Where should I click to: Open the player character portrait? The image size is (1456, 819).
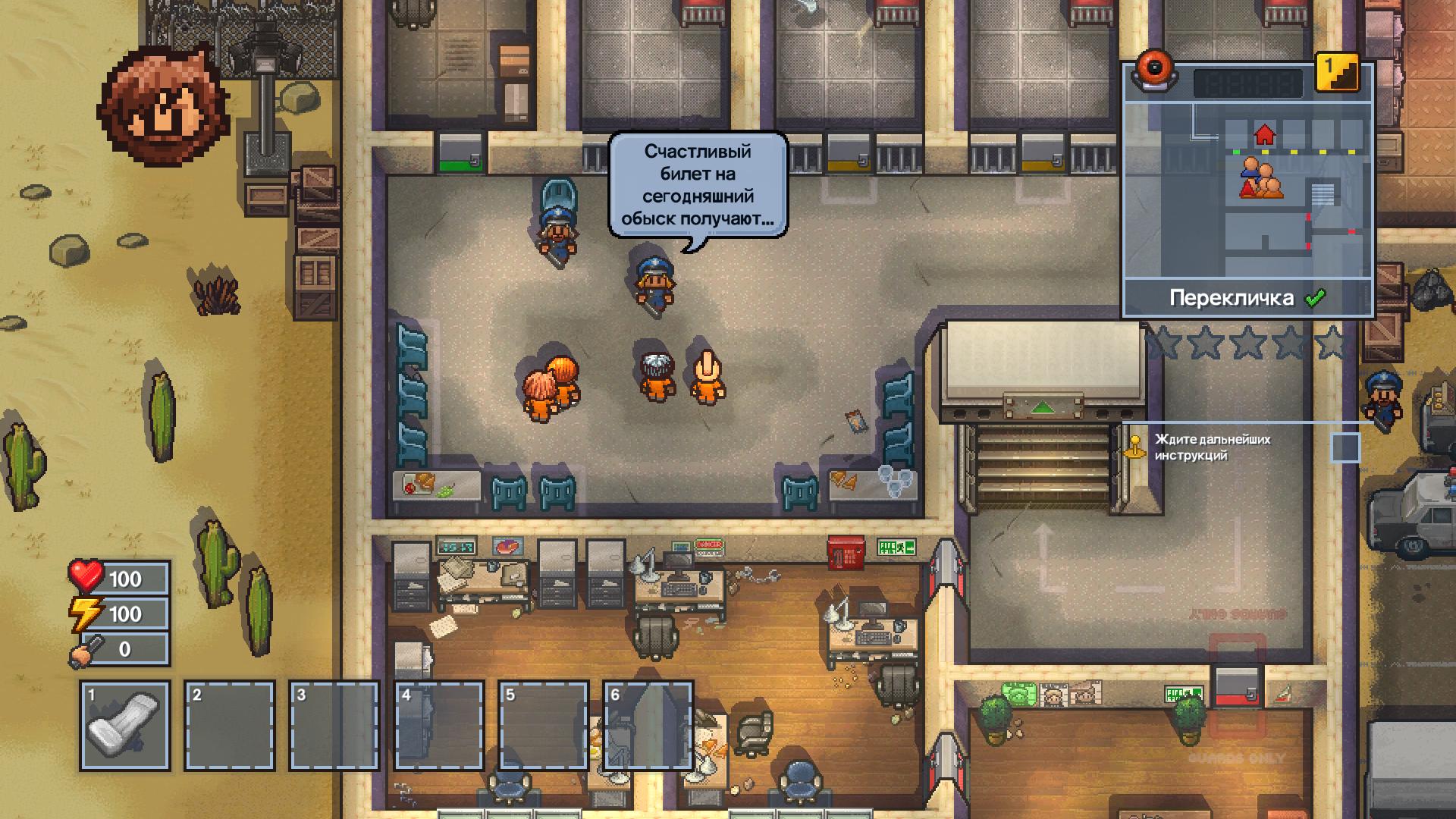(165, 106)
